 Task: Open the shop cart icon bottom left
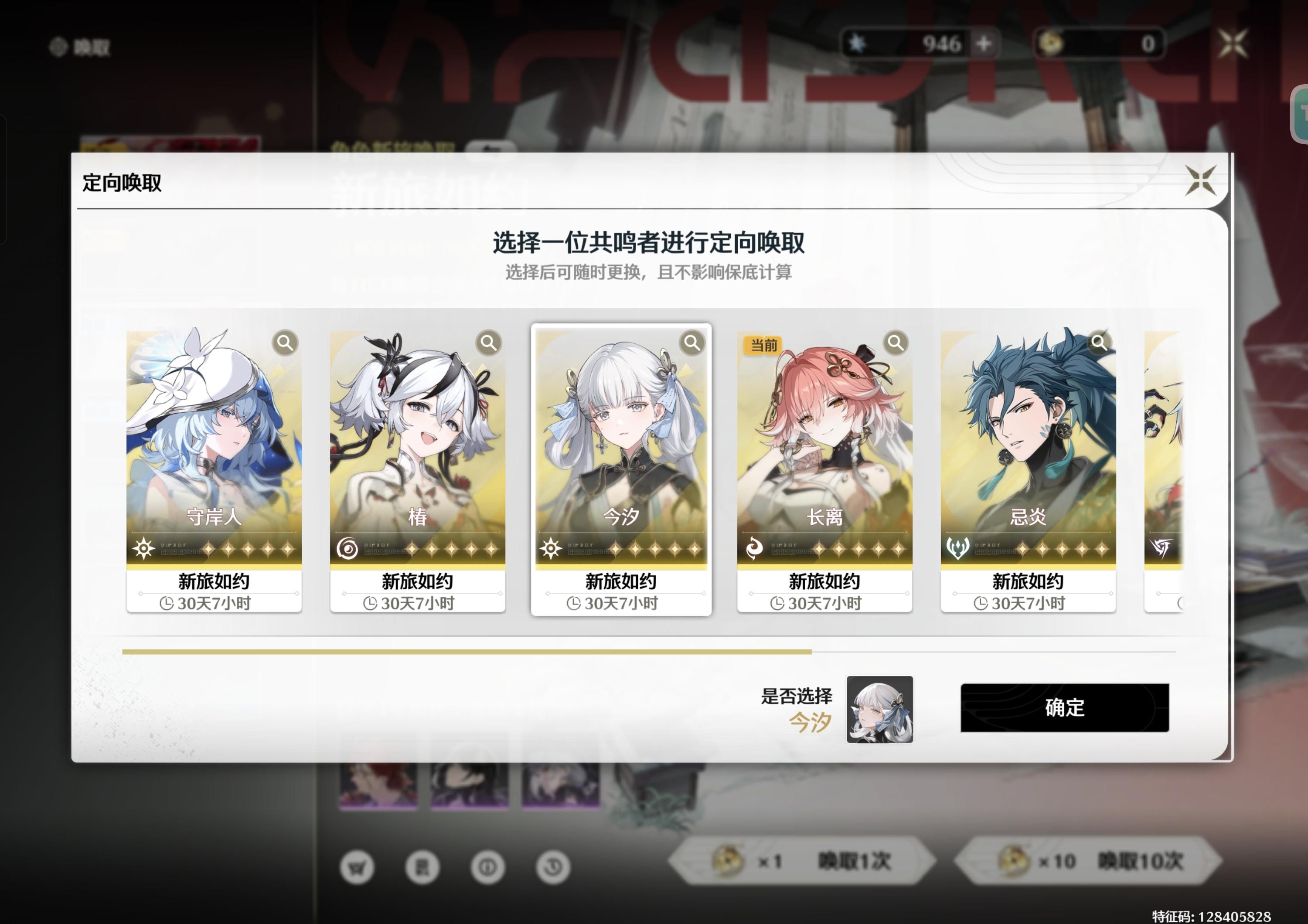pyautogui.click(x=357, y=866)
